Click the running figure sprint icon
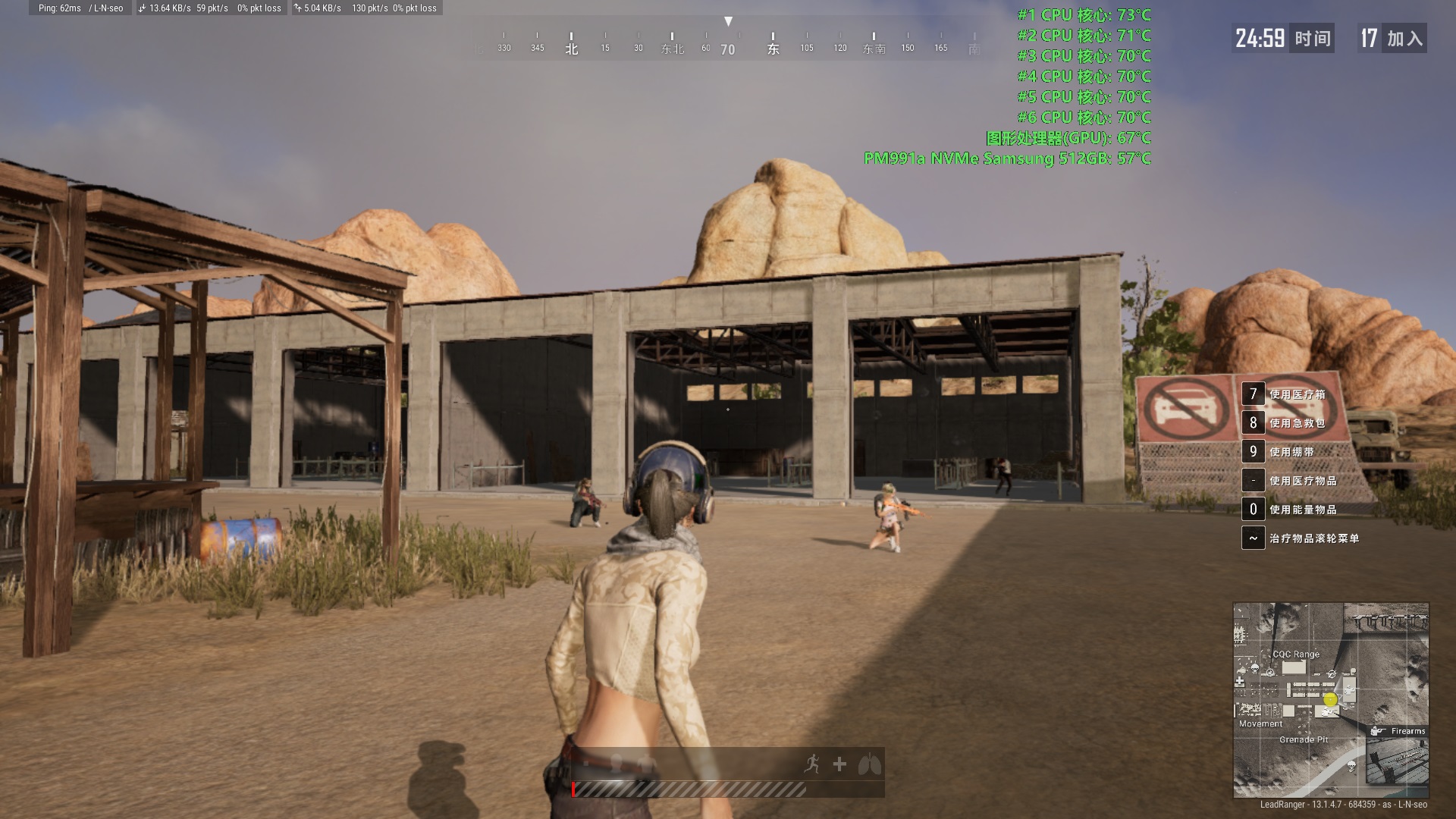The width and height of the screenshot is (1456, 819). pyautogui.click(x=812, y=764)
